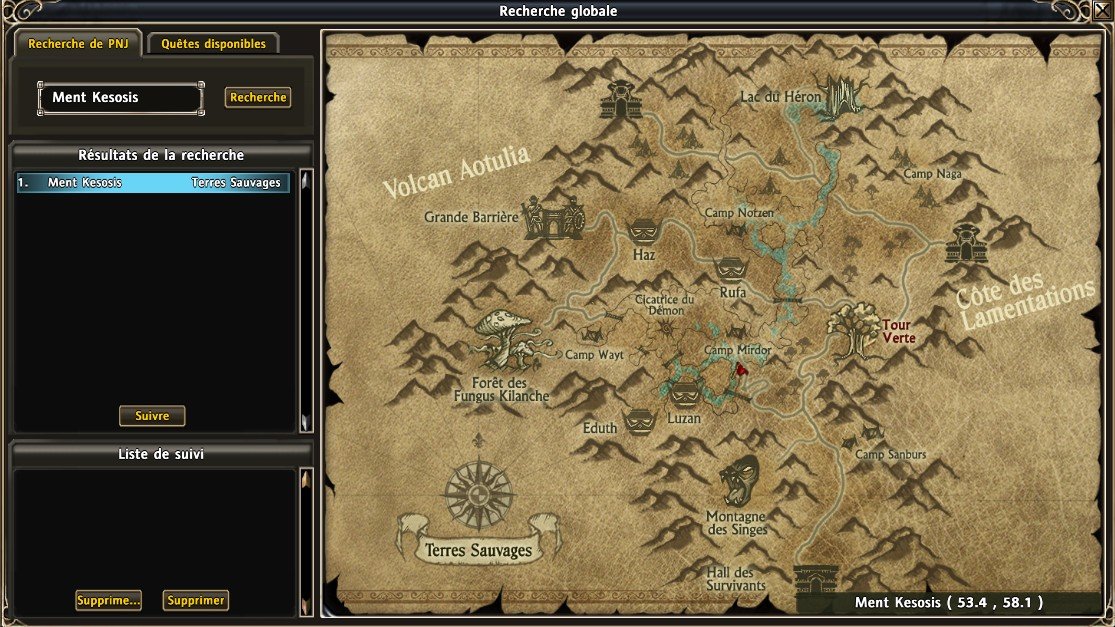Open the Quêtes disponibles tab
This screenshot has height=627, width=1115.
213,44
